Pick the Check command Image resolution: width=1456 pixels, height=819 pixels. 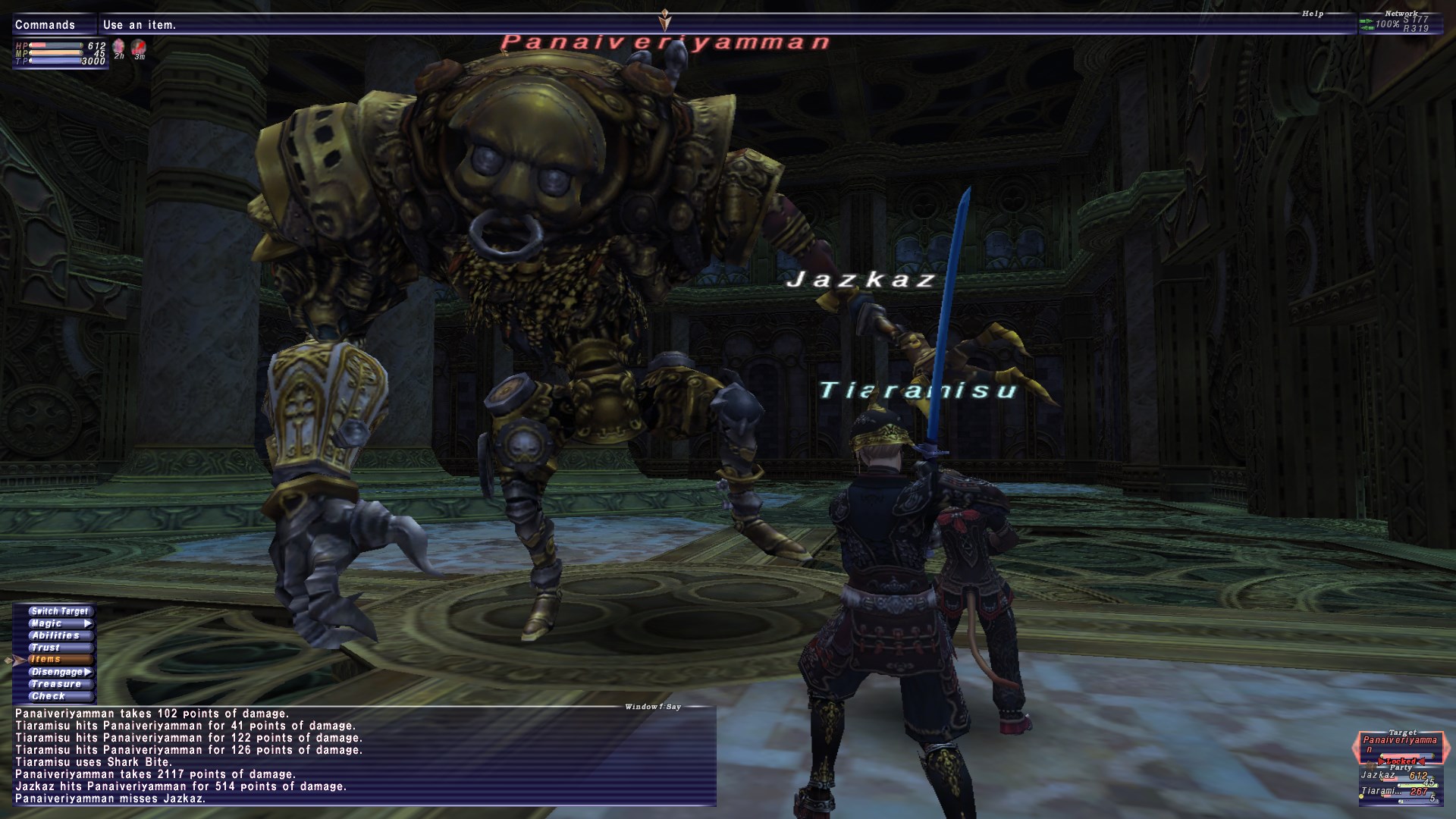49,696
